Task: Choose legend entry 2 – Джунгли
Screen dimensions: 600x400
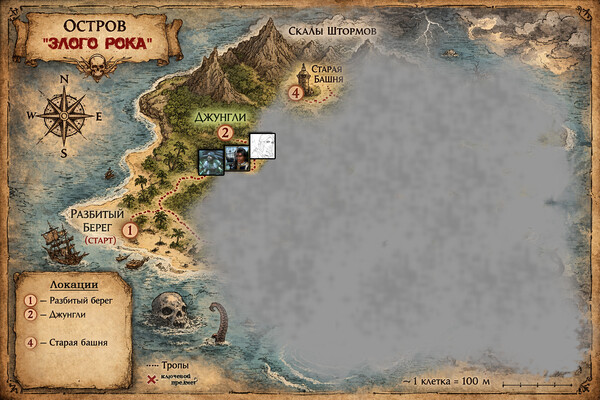Action: point(60,316)
